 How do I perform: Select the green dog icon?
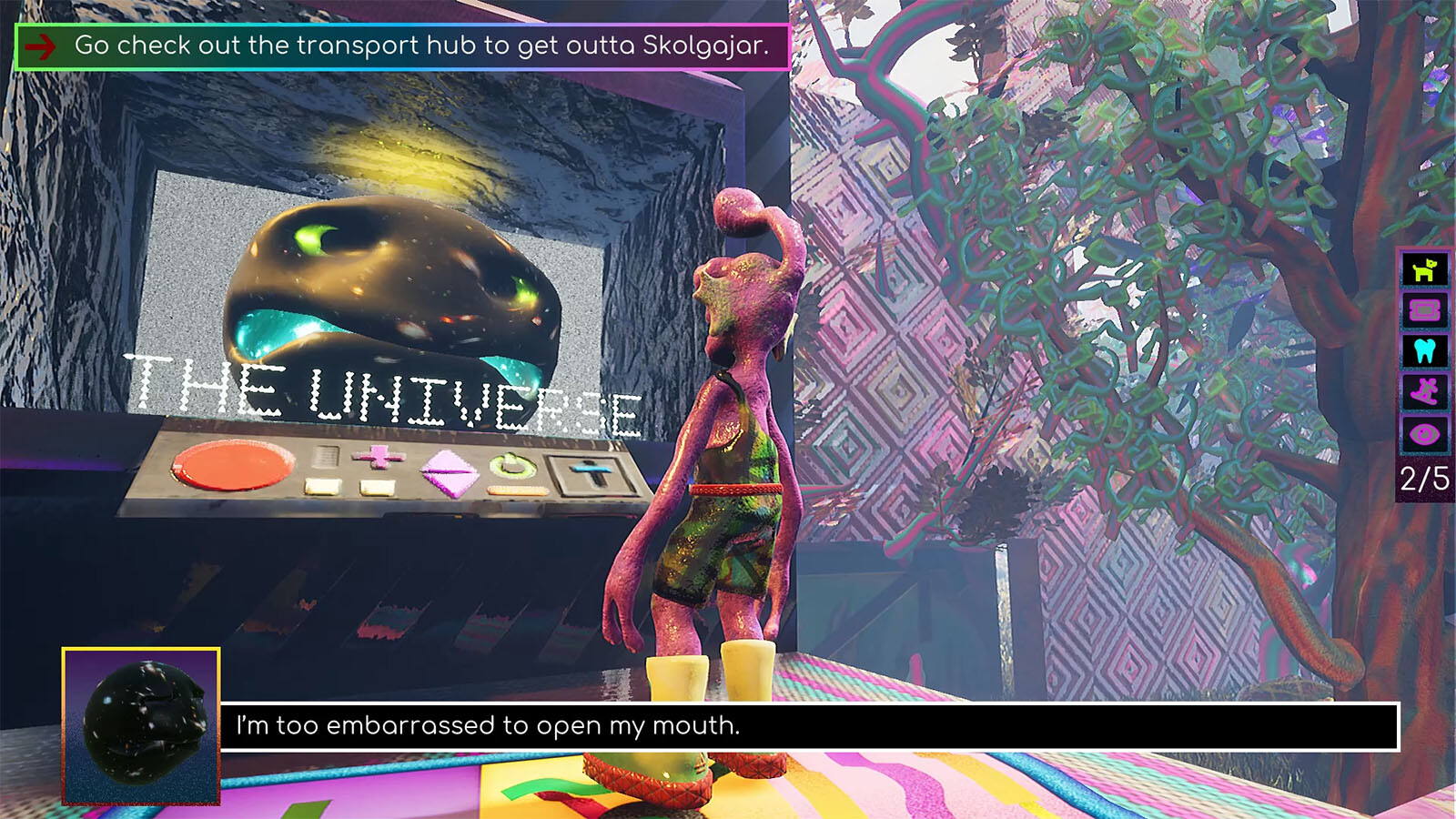pyautogui.click(x=1424, y=270)
